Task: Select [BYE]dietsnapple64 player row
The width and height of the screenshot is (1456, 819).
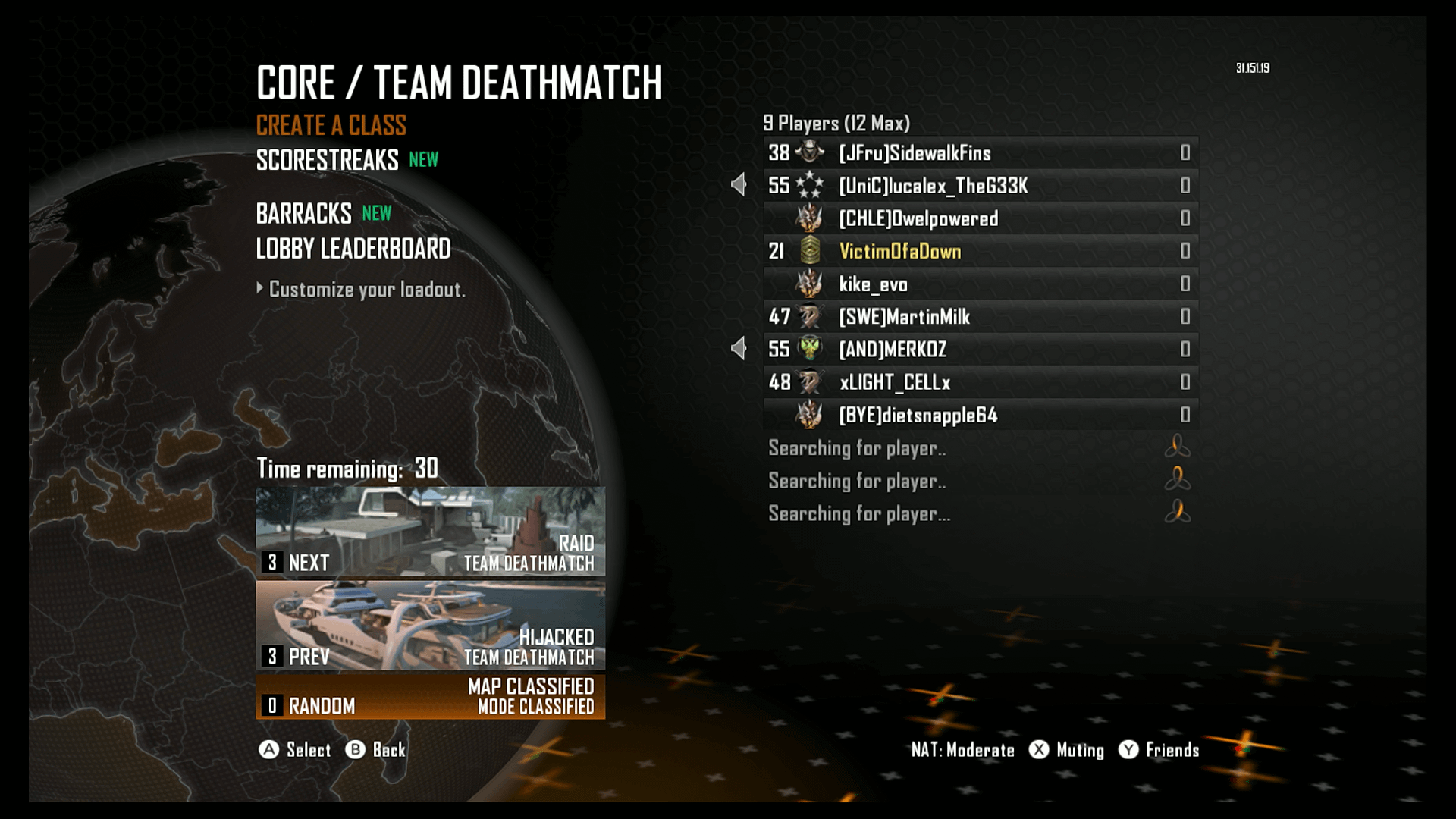Action: [980, 415]
